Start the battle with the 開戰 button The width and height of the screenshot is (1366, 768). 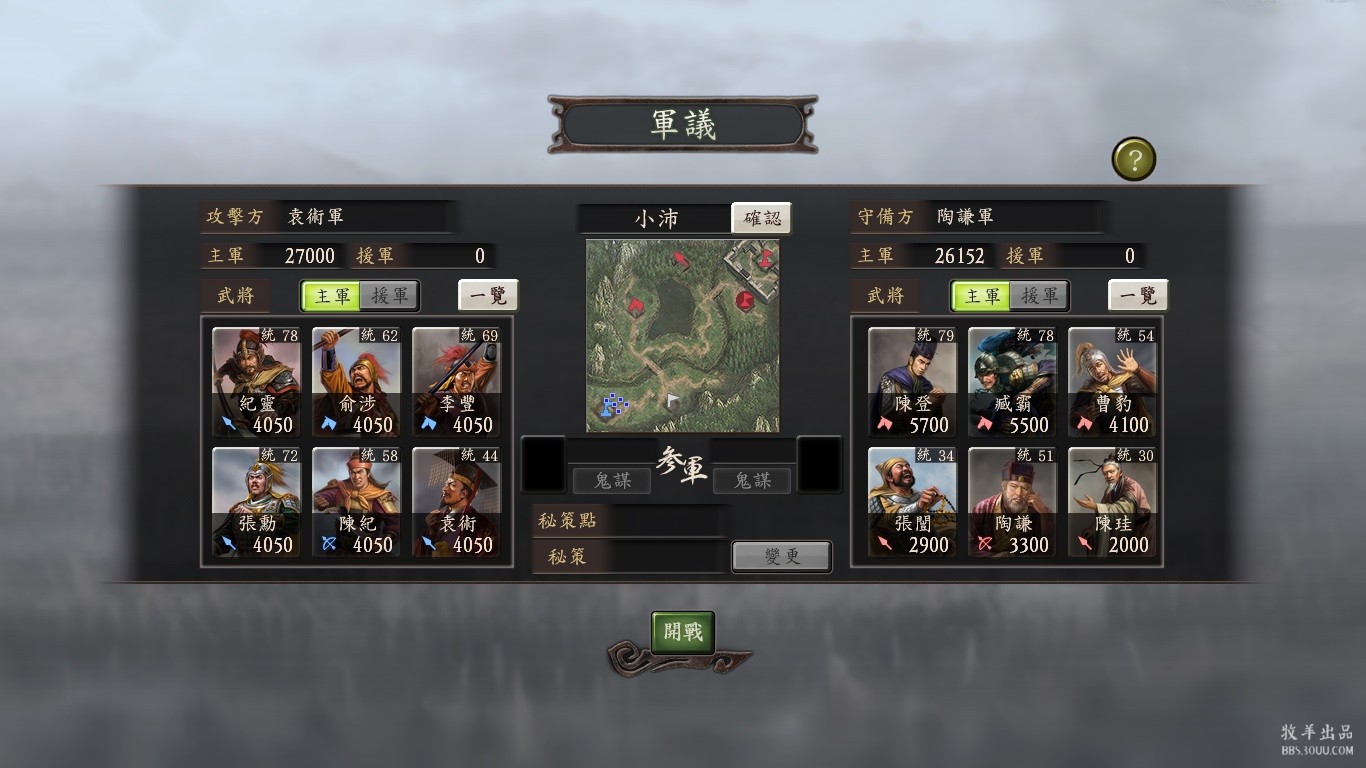click(x=683, y=632)
